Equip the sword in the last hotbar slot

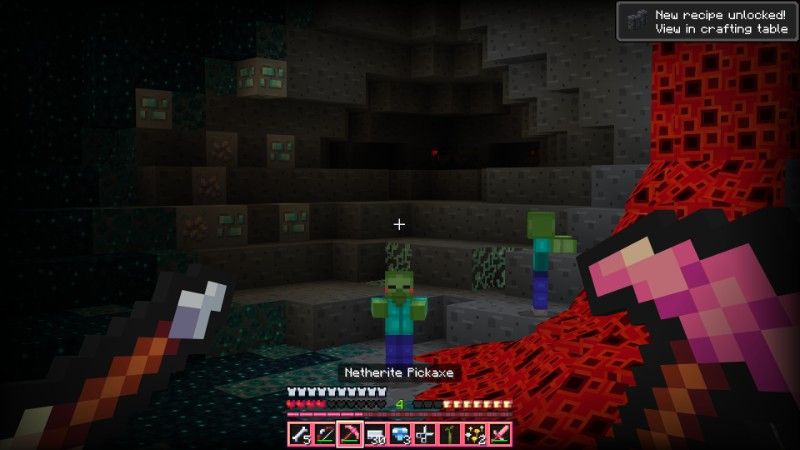click(500, 435)
